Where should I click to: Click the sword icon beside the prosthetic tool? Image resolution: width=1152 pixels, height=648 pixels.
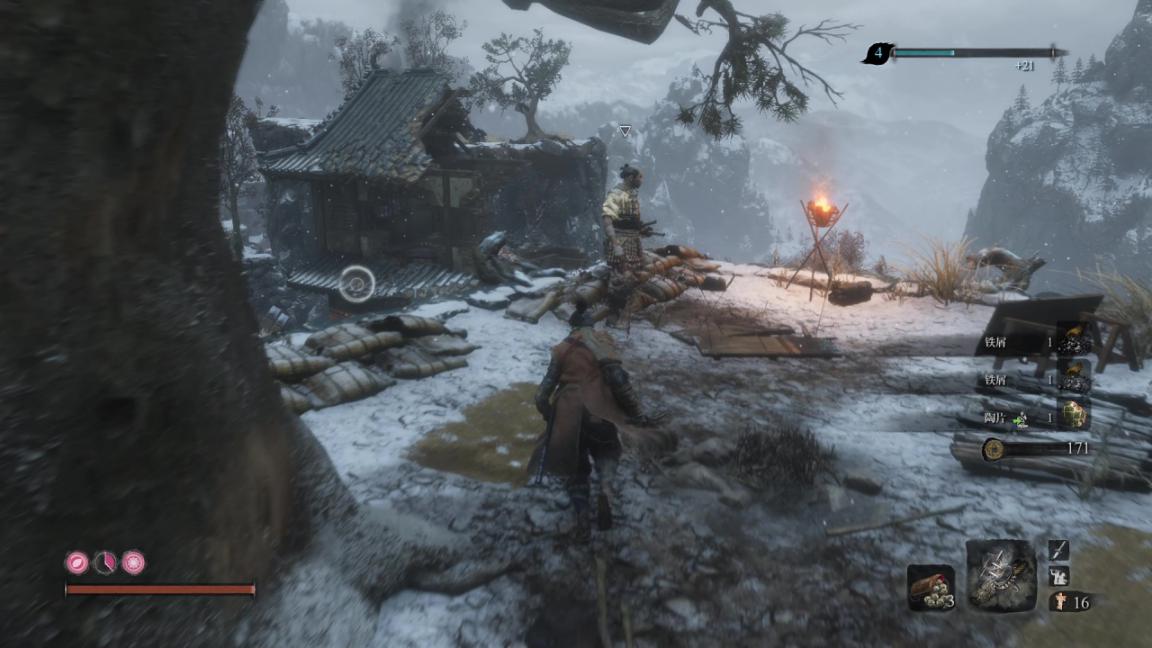1059,550
